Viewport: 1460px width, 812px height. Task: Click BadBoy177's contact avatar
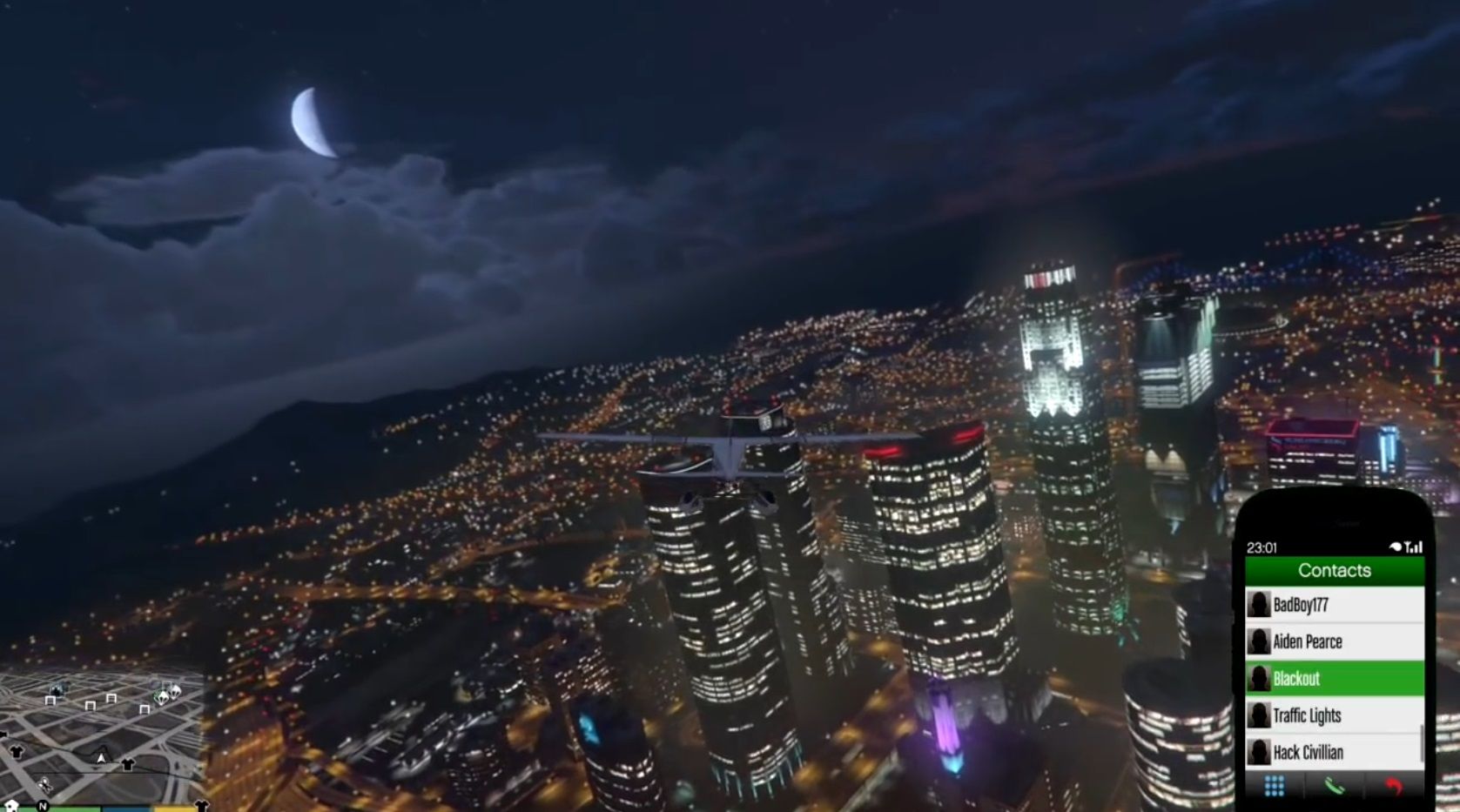pos(1259,604)
